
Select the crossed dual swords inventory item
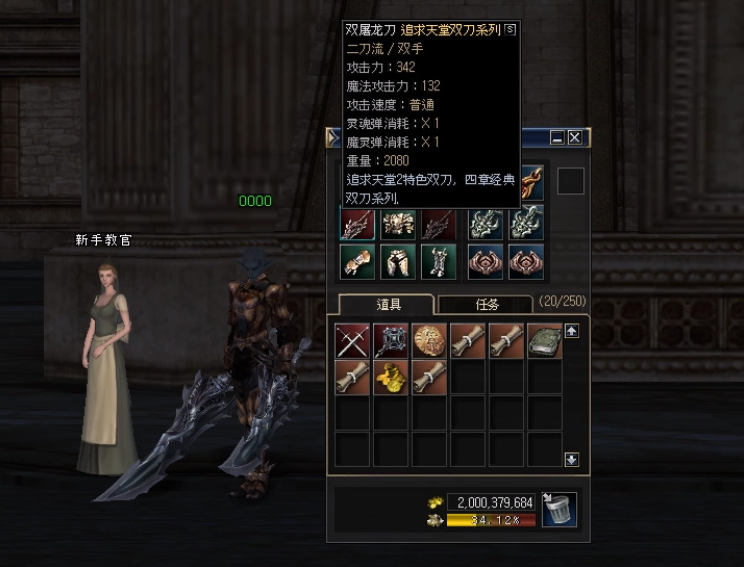tap(353, 340)
